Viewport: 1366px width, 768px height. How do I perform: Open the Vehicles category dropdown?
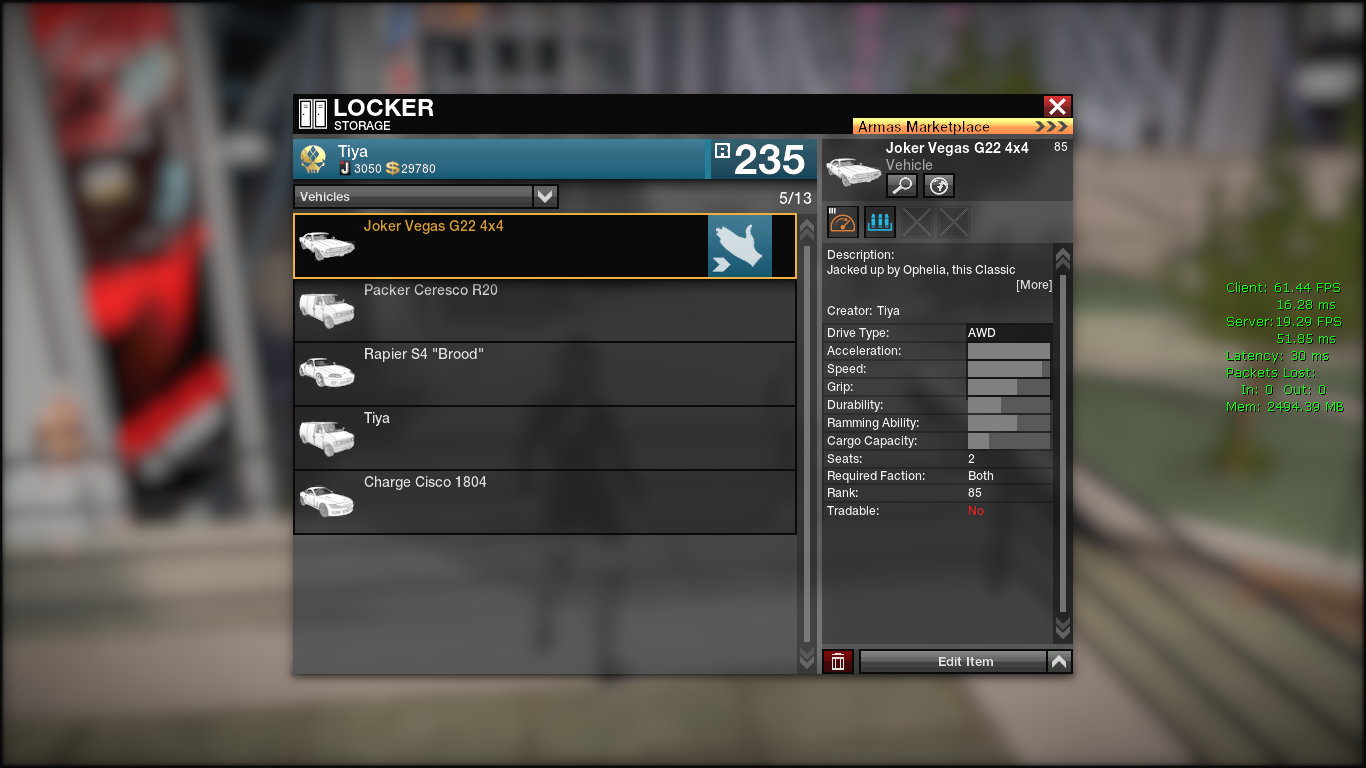545,197
